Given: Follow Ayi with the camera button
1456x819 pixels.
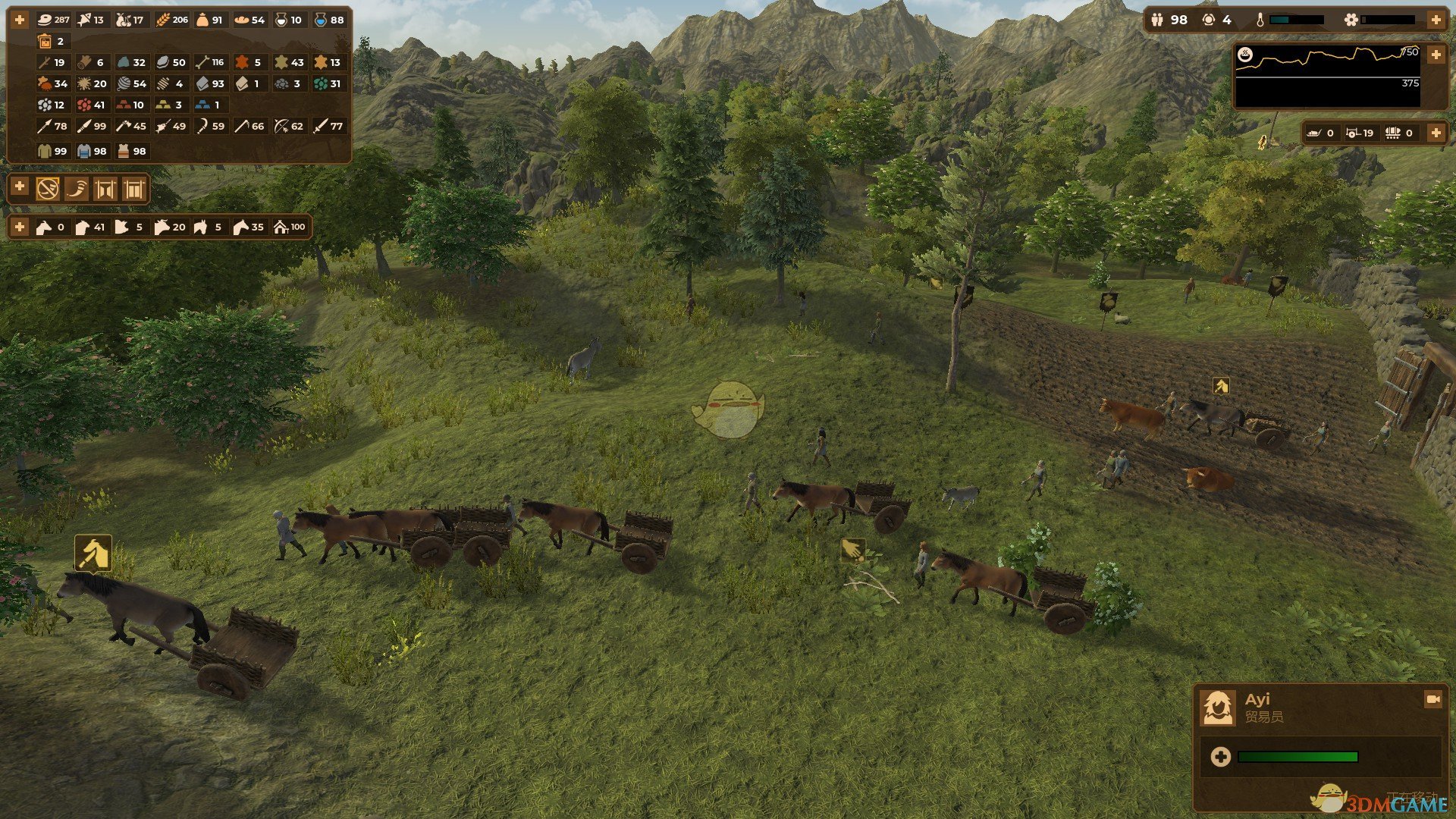Looking at the screenshot, I should click(1432, 698).
